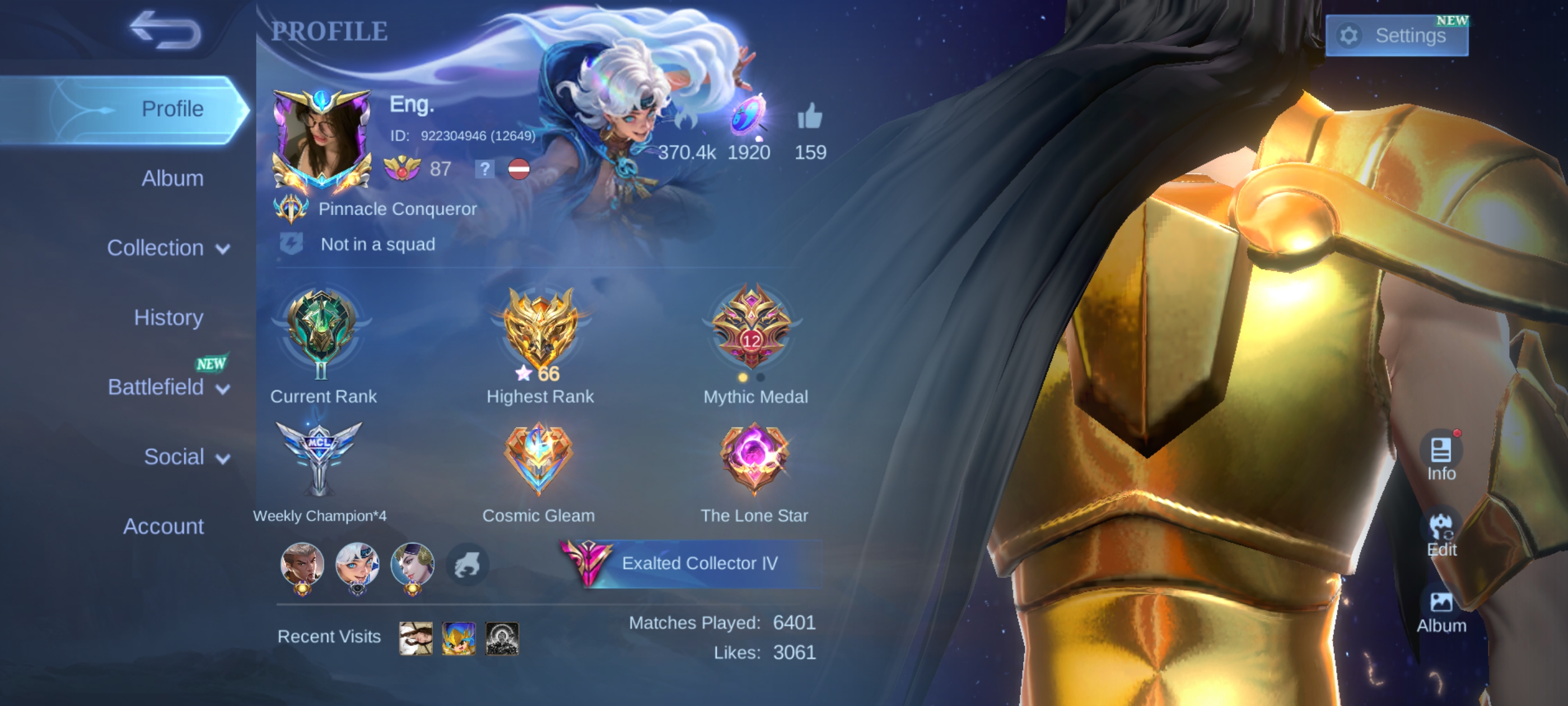Image resolution: width=1568 pixels, height=706 pixels.
Task: Switch to the Album tab
Action: (172, 179)
